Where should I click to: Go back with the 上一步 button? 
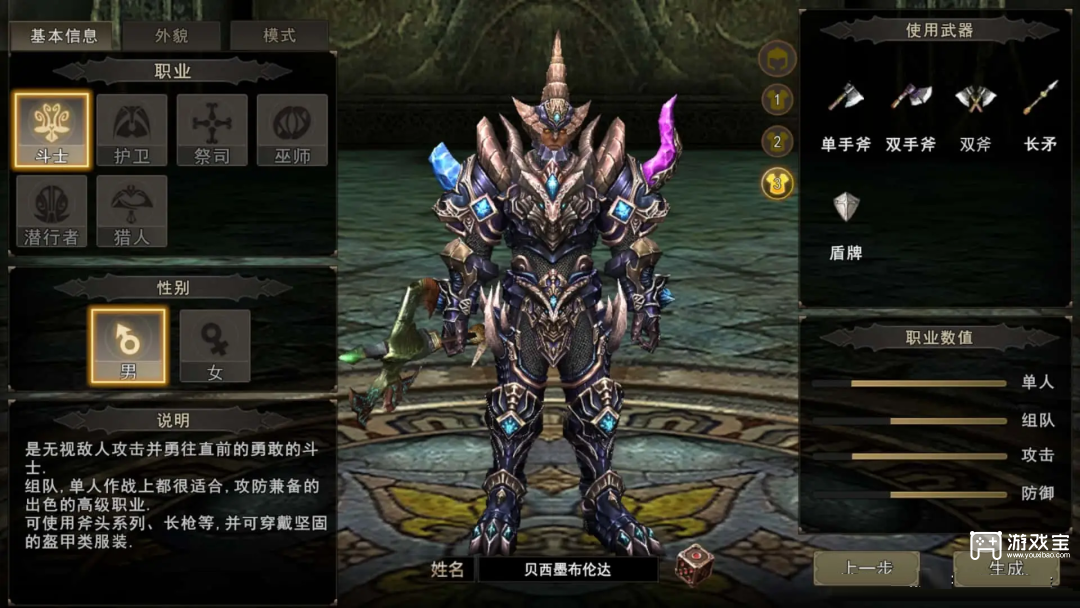pyautogui.click(x=866, y=568)
